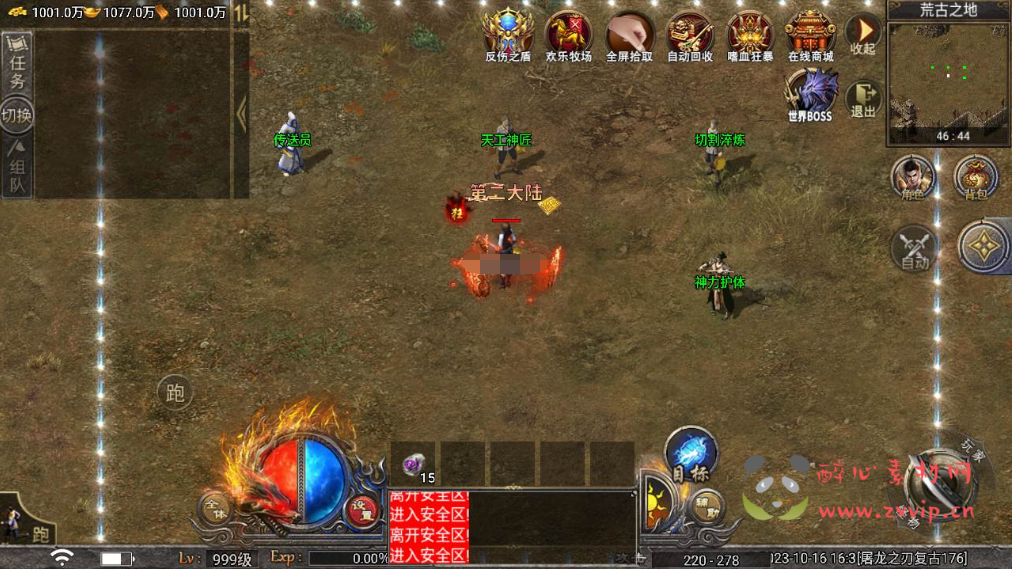Collapse the quest panel with the left arrow

241,114
